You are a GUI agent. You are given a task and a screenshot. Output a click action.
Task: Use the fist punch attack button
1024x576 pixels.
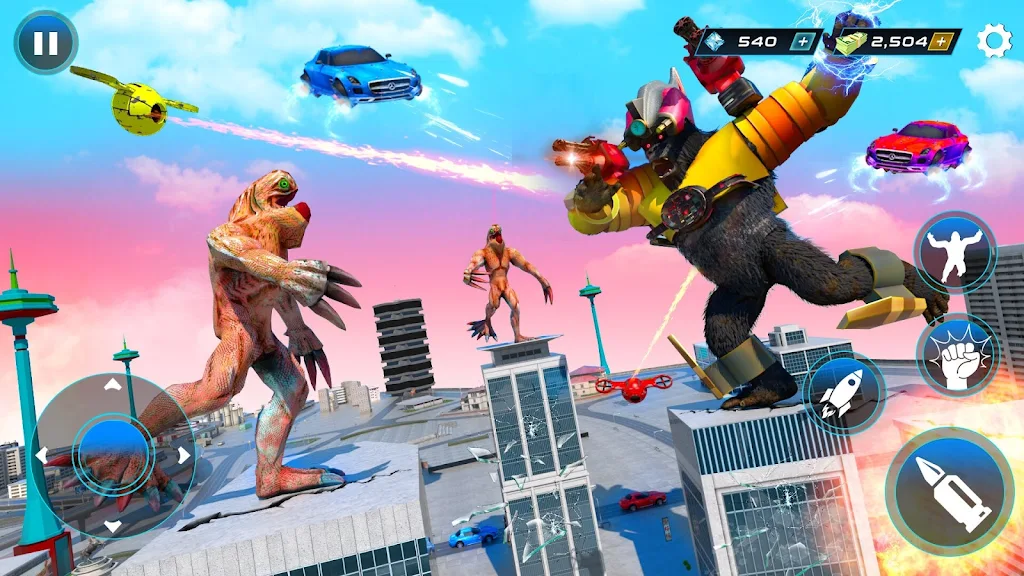click(x=957, y=354)
